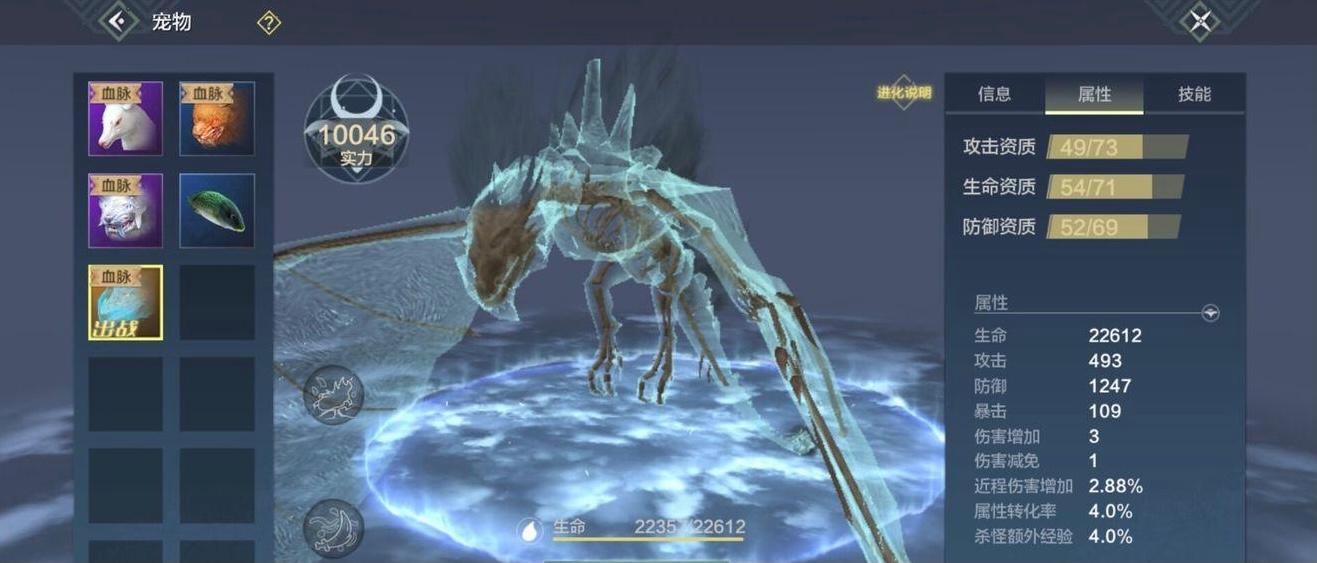Select the white horse pet slot
The image size is (1317, 563).
pyautogui.click(x=125, y=119)
